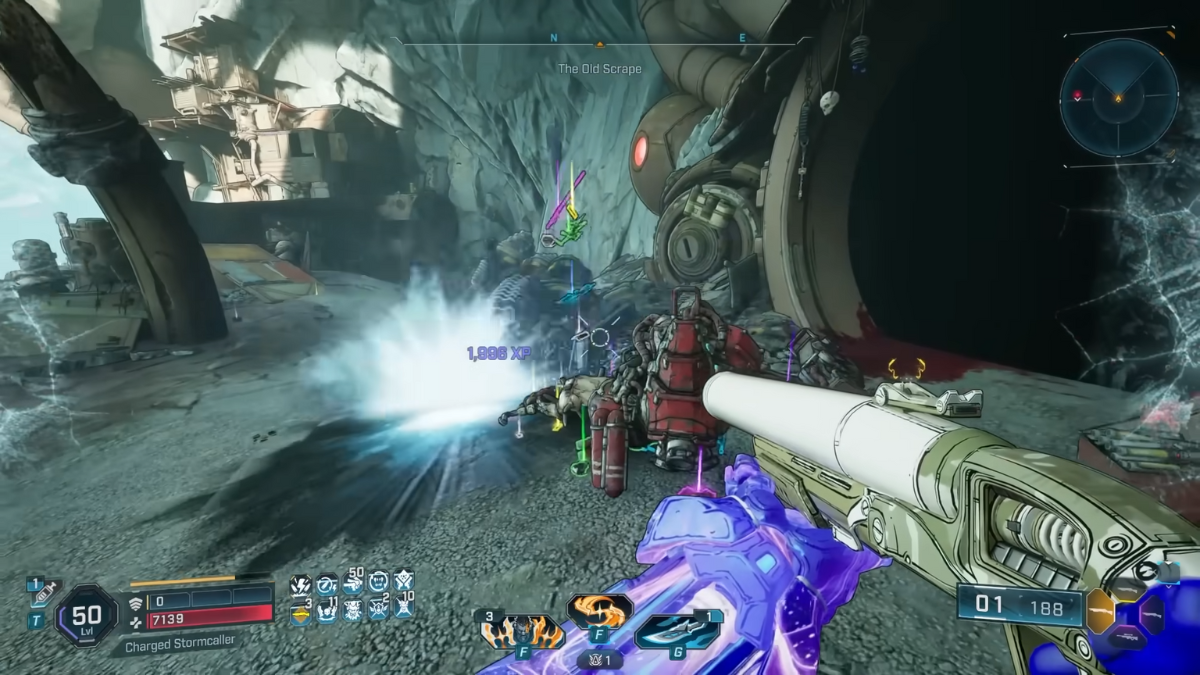Select the top gray weapon slot
The width and height of the screenshot is (1200, 675).
pyautogui.click(x=1126, y=588)
